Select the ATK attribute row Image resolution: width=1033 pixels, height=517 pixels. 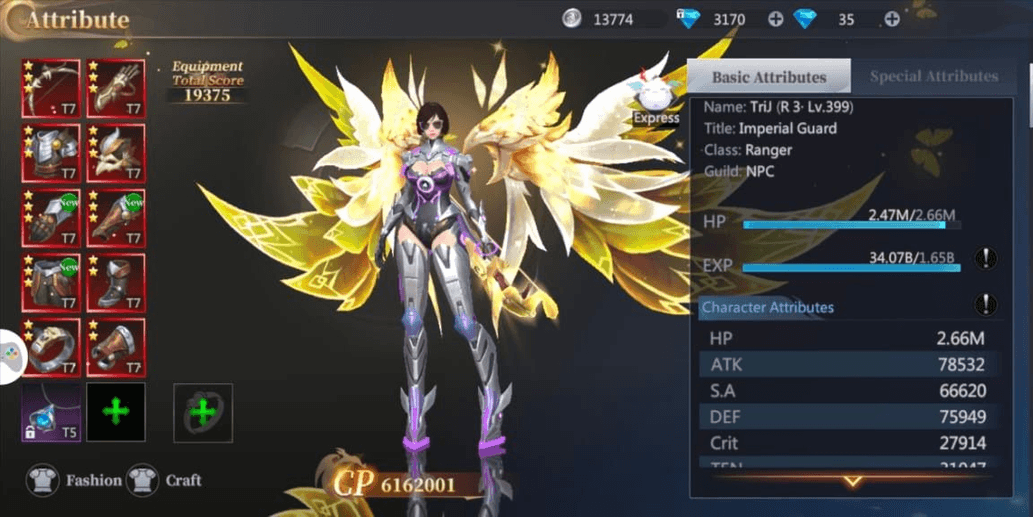pos(848,365)
